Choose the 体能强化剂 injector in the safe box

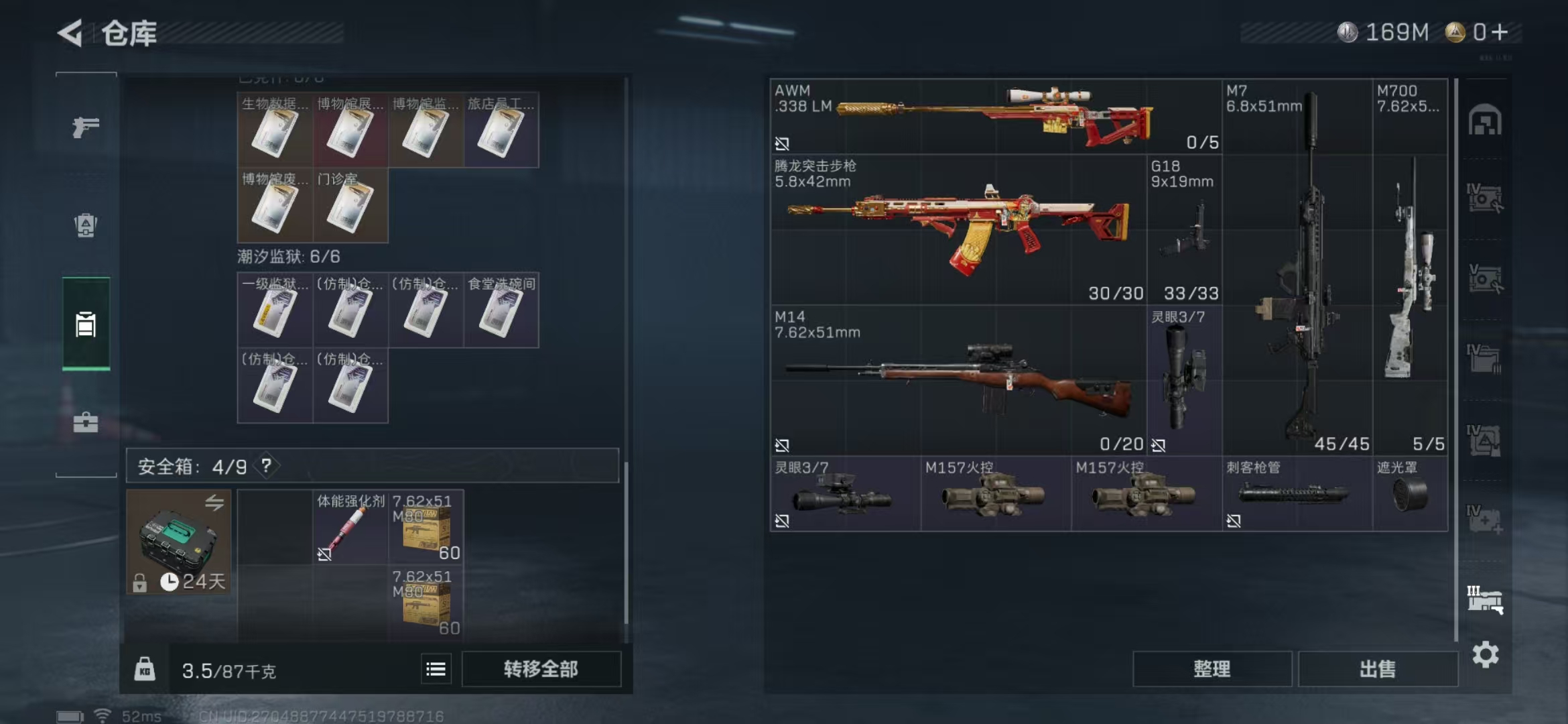point(350,527)
